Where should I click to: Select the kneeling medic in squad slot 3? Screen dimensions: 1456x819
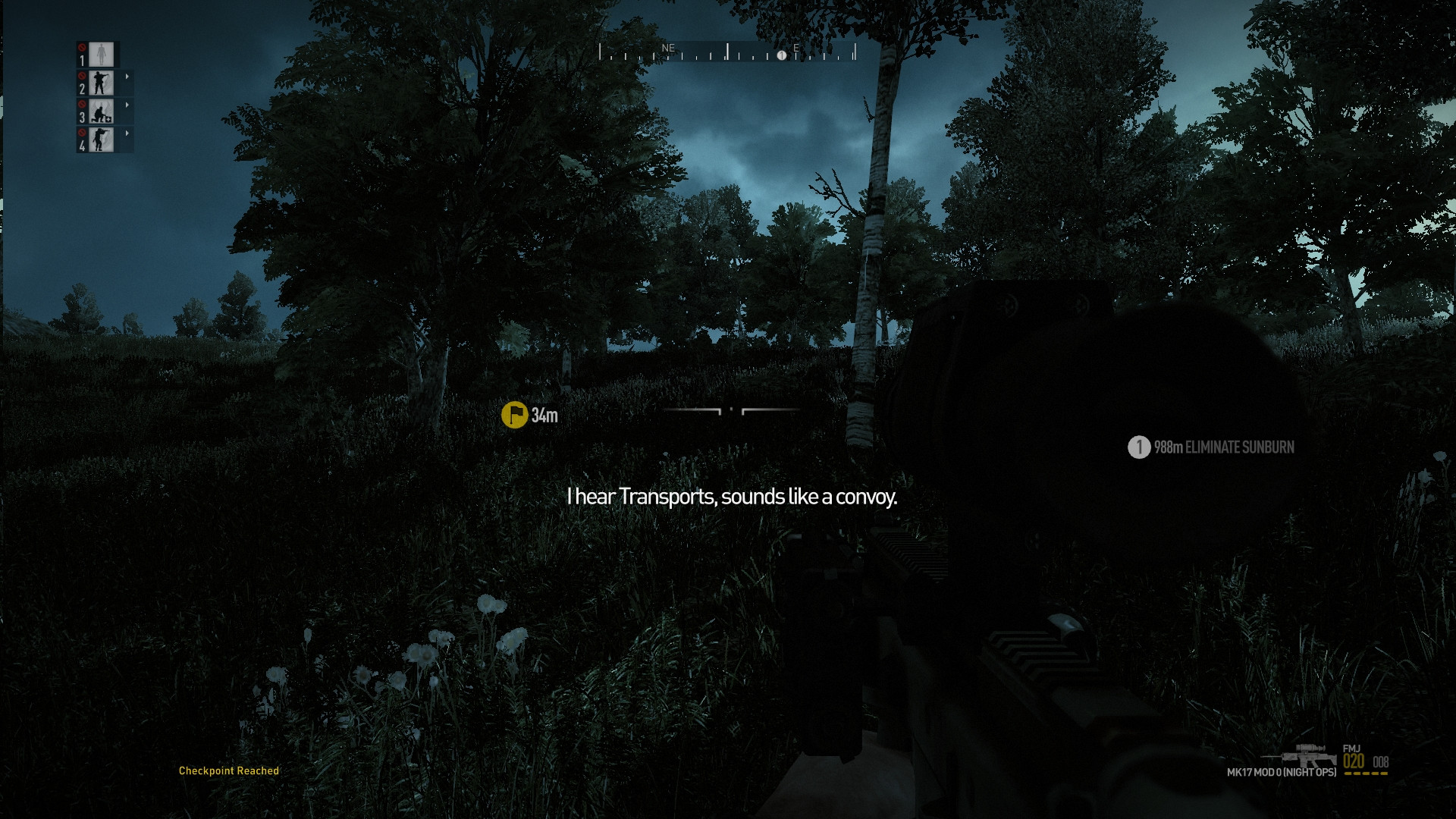coord(101,112)
